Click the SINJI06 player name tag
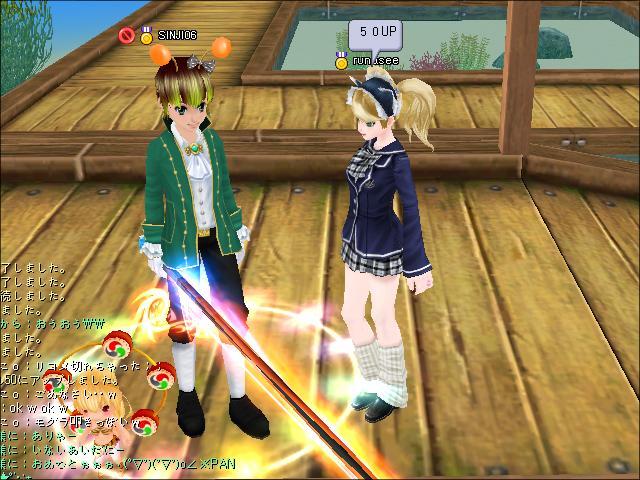Viewport: 640px width, 480px height. point(177,36)
